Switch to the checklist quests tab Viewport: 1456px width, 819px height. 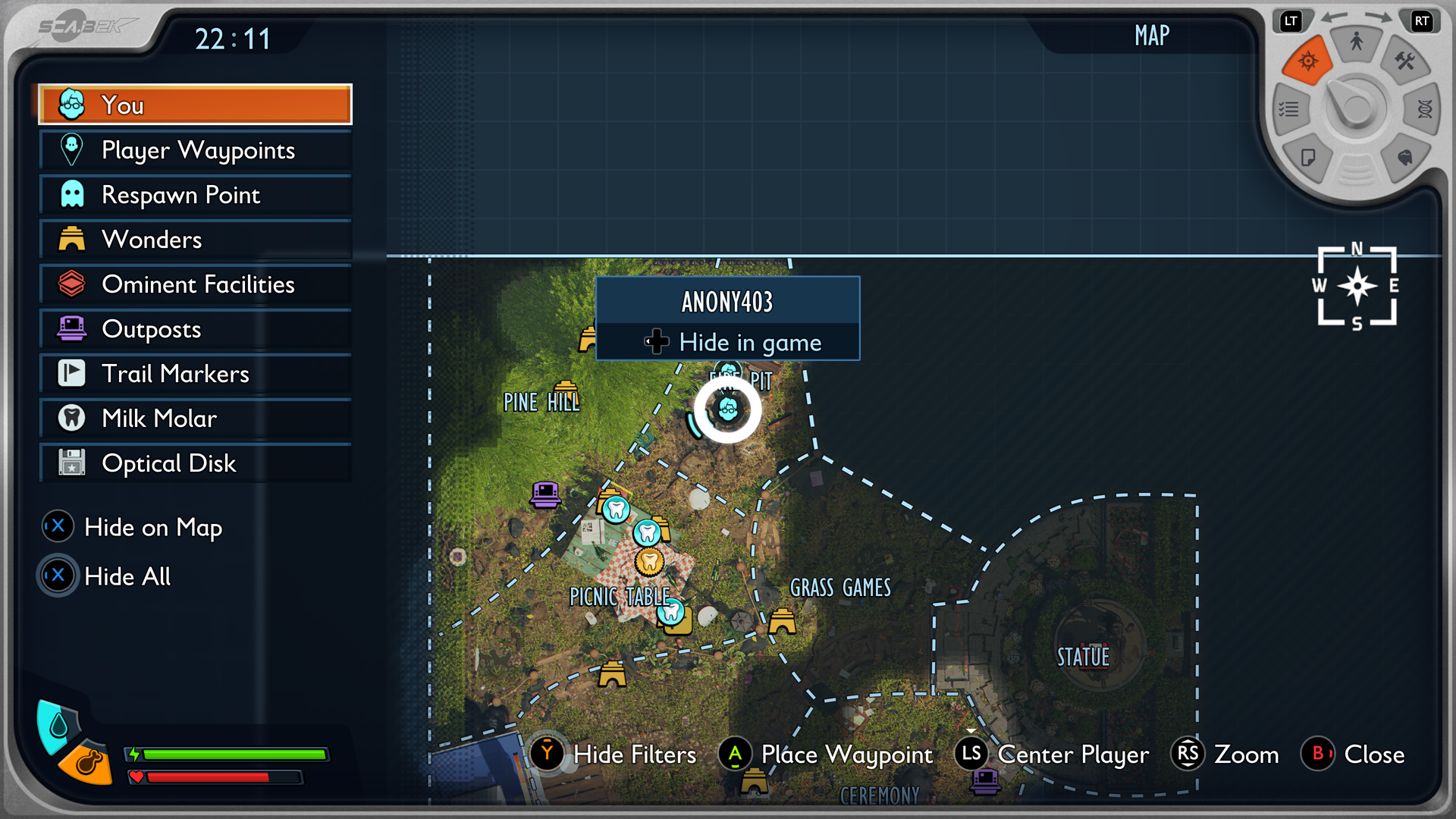point(1289,110)
